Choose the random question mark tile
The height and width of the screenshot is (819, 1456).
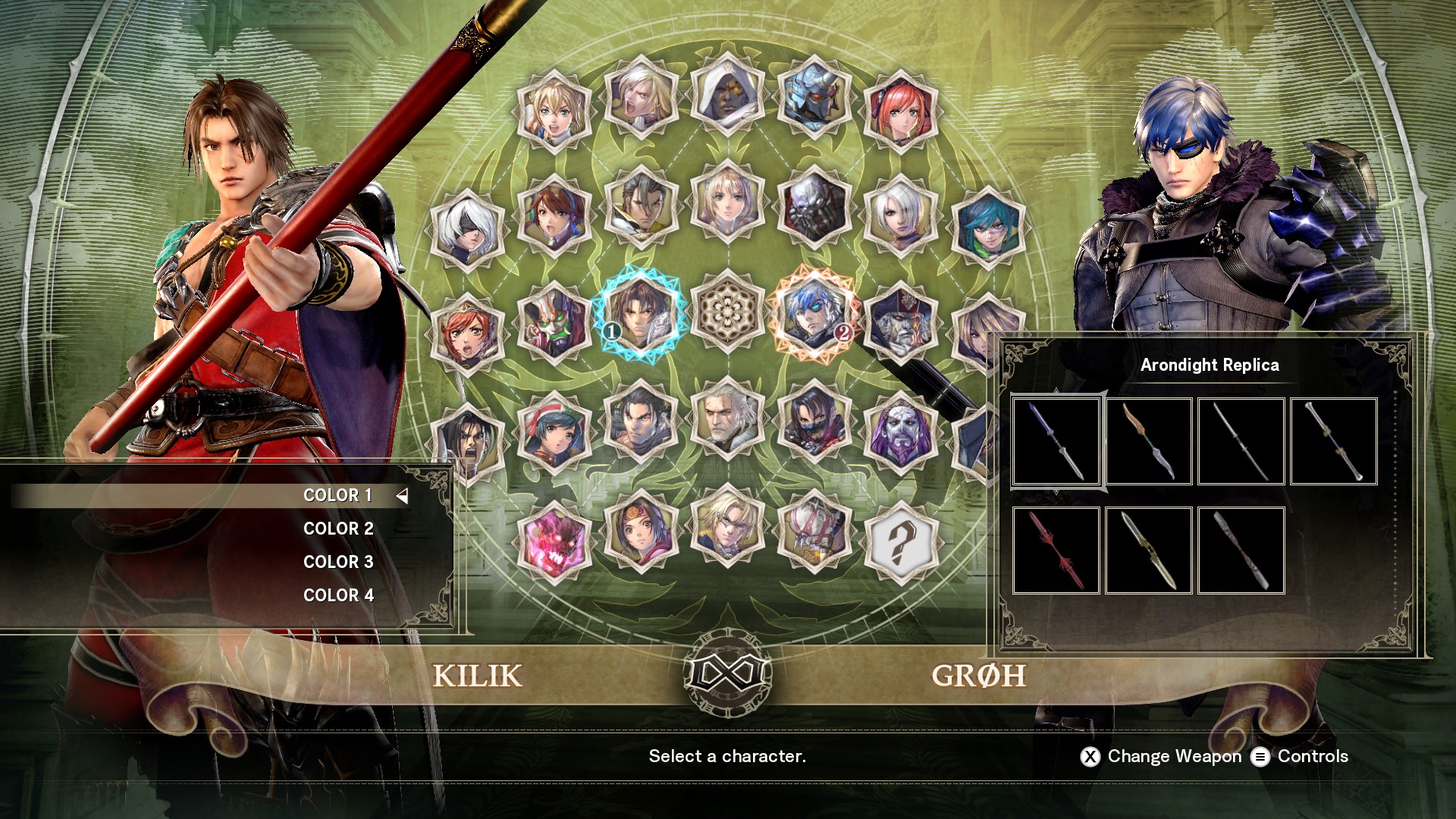click(x=901, y=541)
